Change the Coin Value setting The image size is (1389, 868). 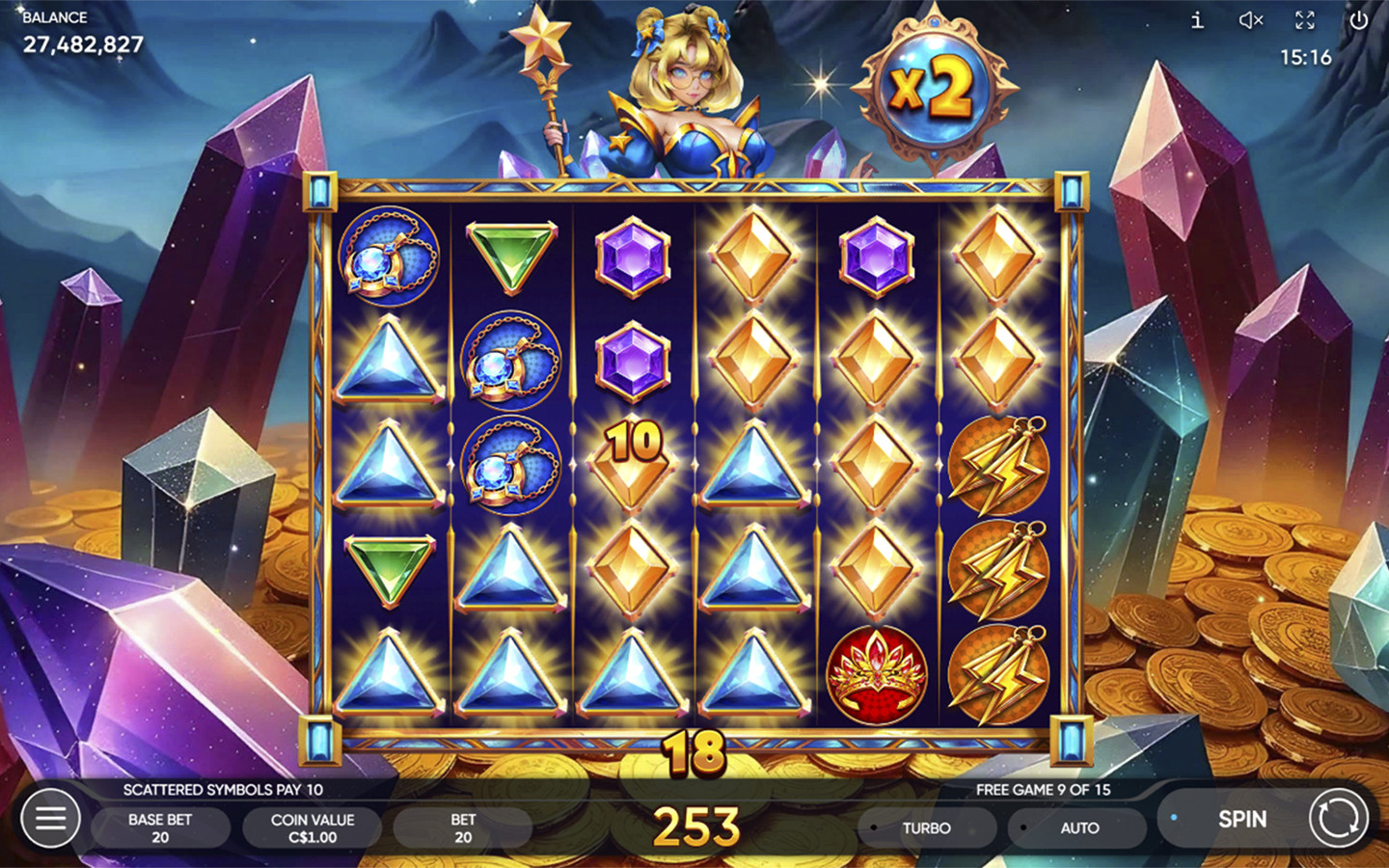pyautogui.click(x=313, y=827)
